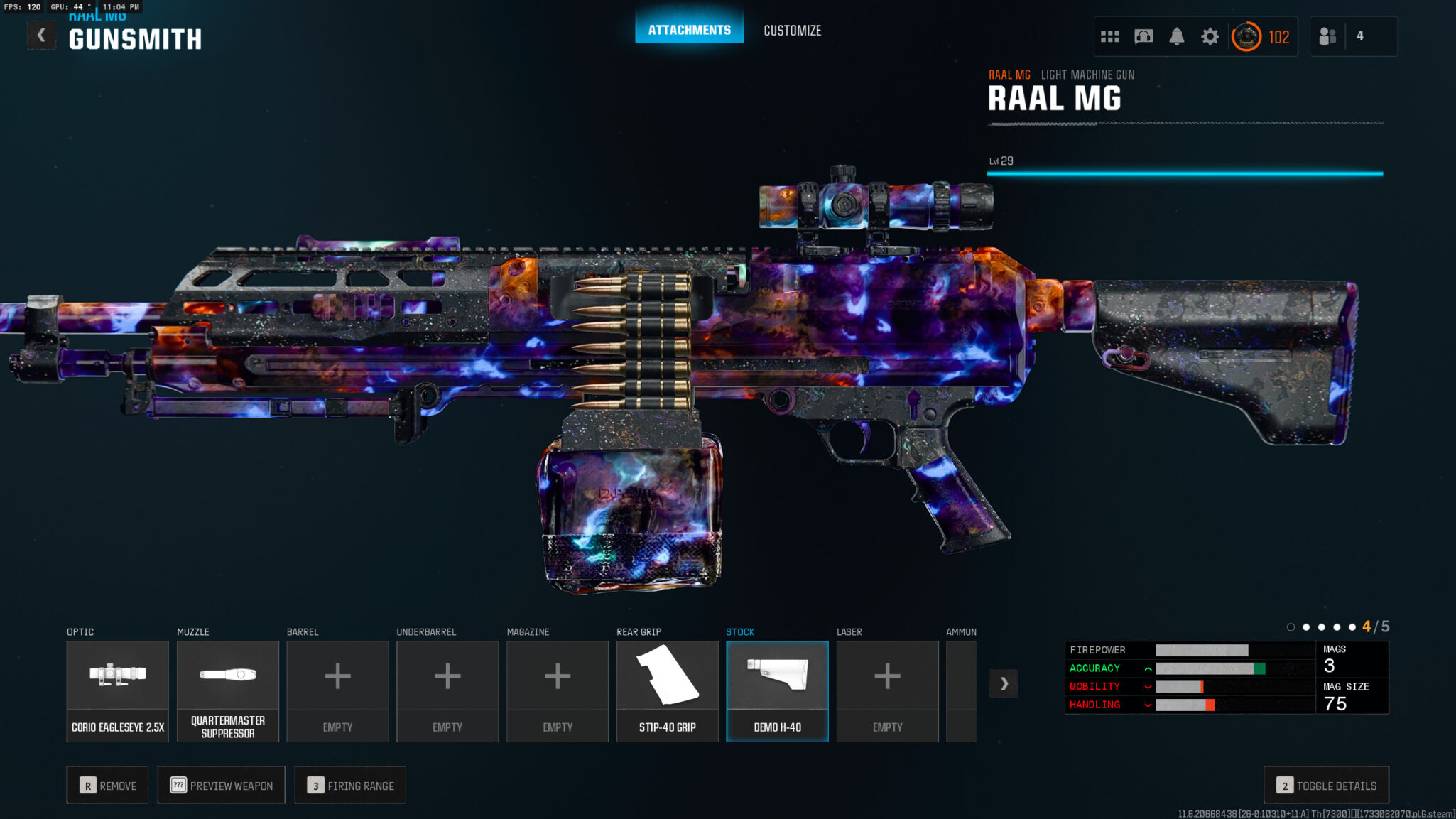Viewport: 1456px width, 819px height.
Task: Open settings via the gear icon
Action: pos(1210,36)
